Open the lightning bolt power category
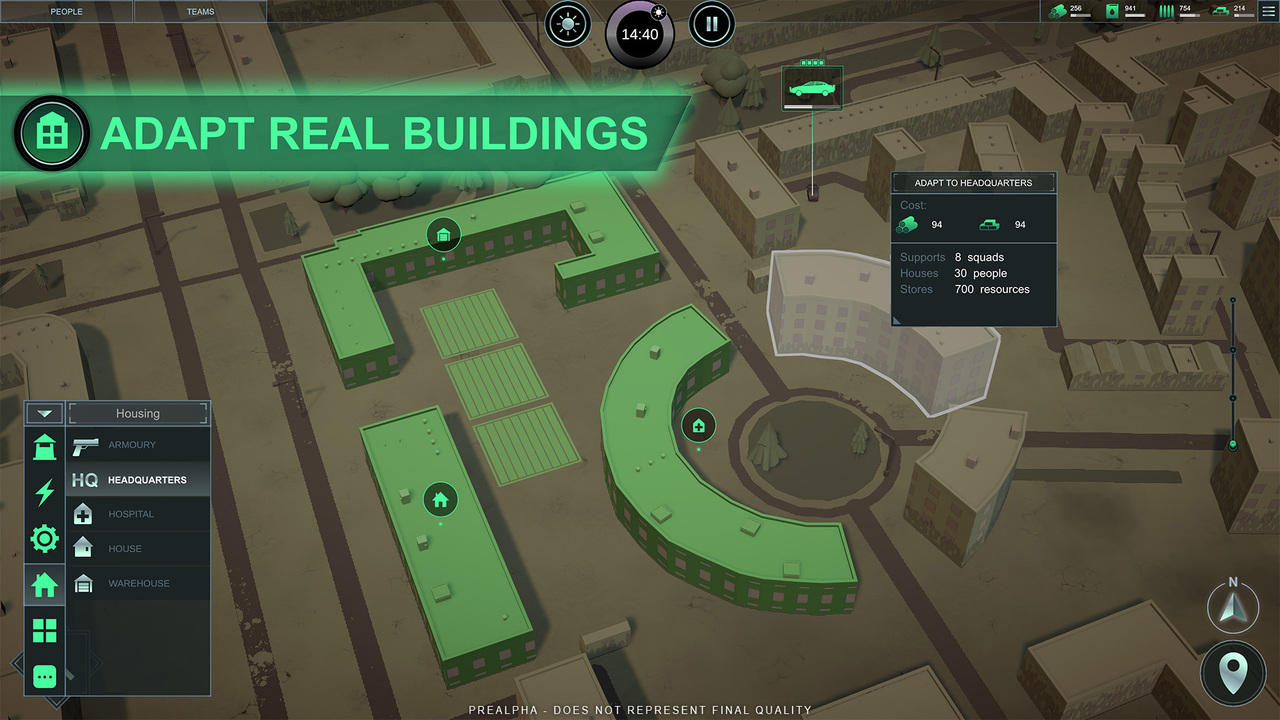The image size is (1280, 720). (45, 493)
